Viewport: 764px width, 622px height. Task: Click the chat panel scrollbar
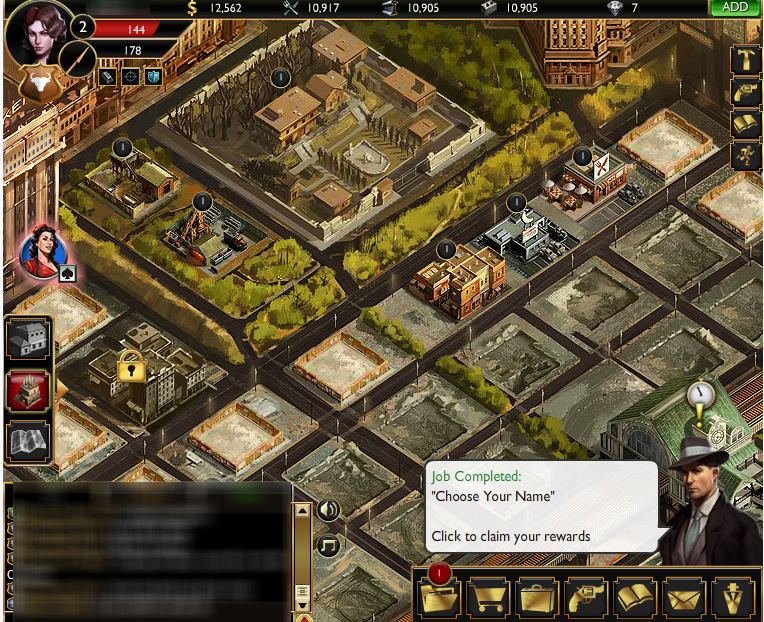tap(304, 557)
